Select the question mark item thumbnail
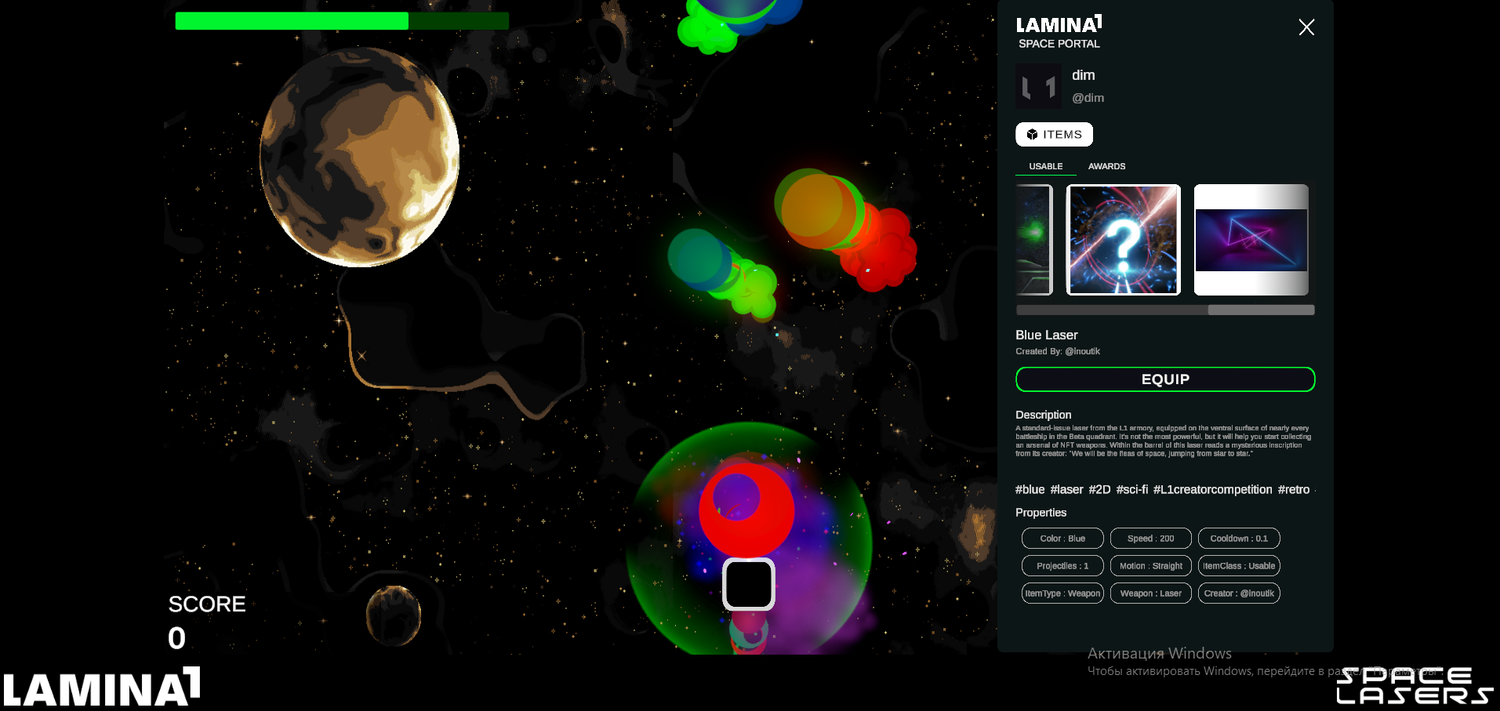The image size is (1500, 711). coord(1123,240)
